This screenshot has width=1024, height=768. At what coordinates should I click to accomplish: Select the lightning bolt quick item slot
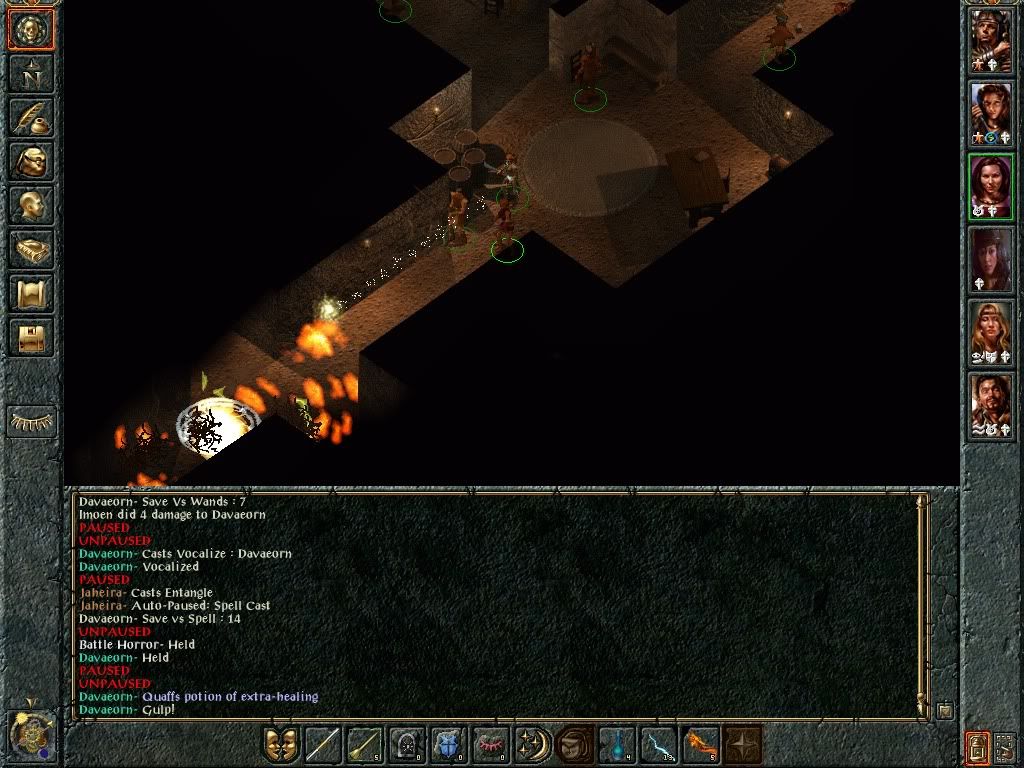658,745
